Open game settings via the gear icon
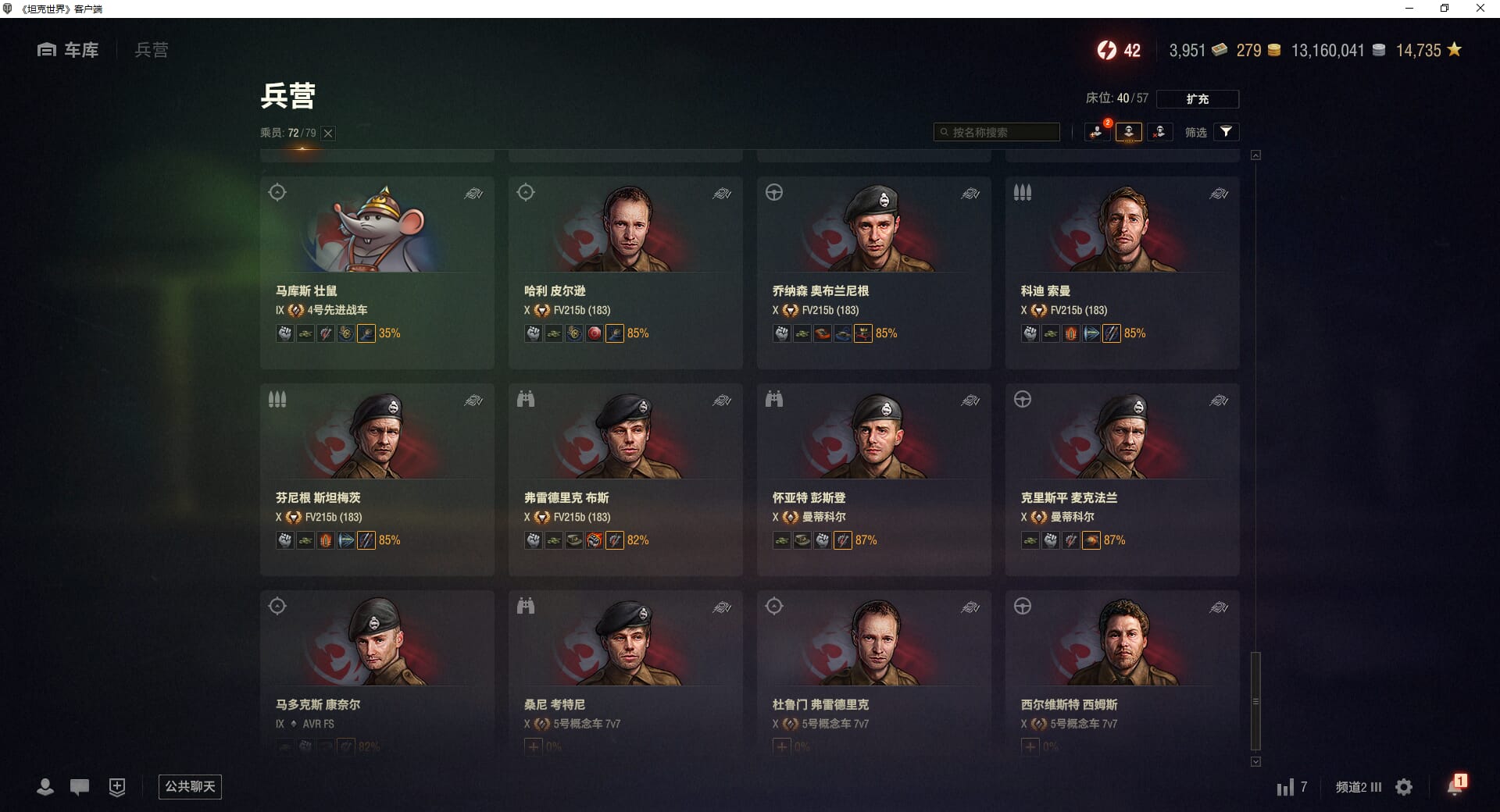The height and width of the screenshot is (812, 1500). pos(1404,787)
